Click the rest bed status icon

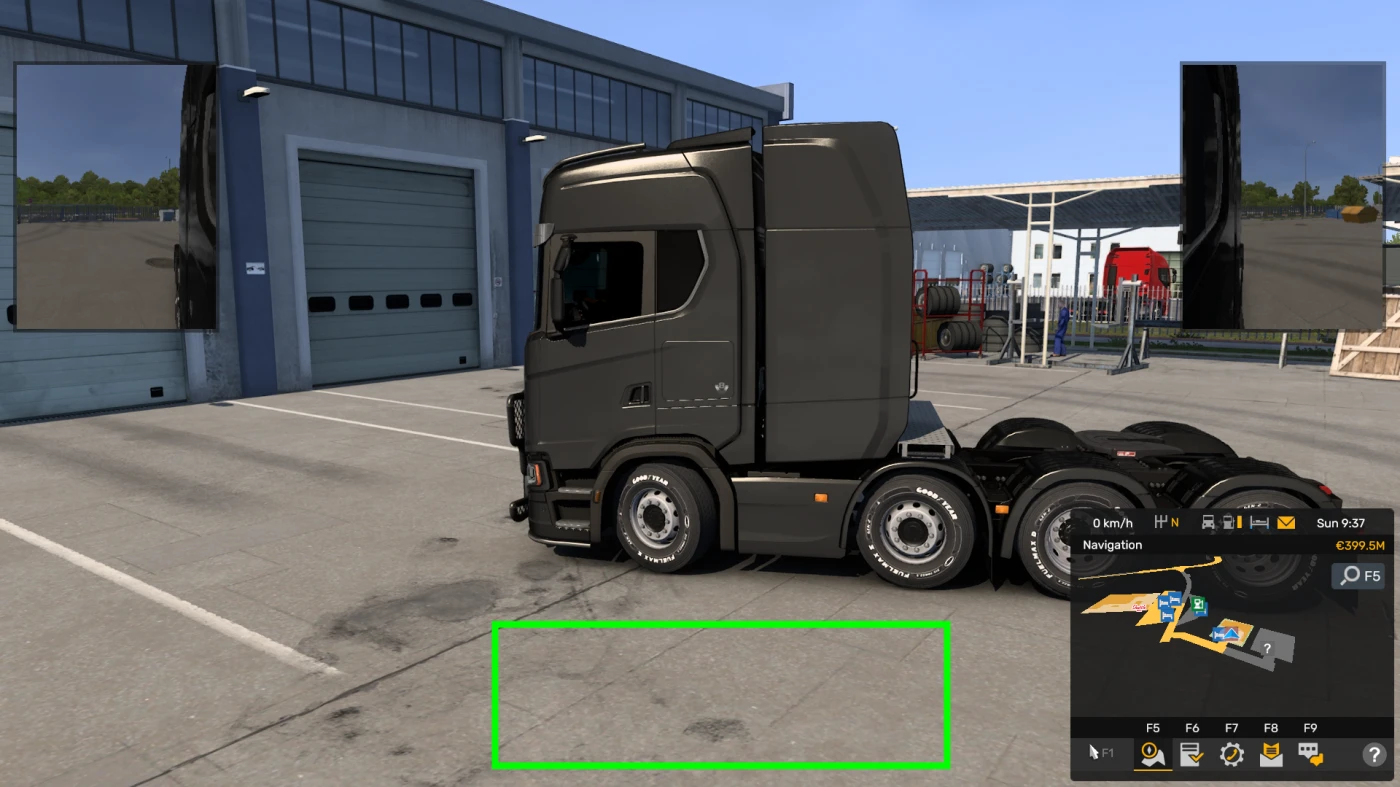point(1258,523)
